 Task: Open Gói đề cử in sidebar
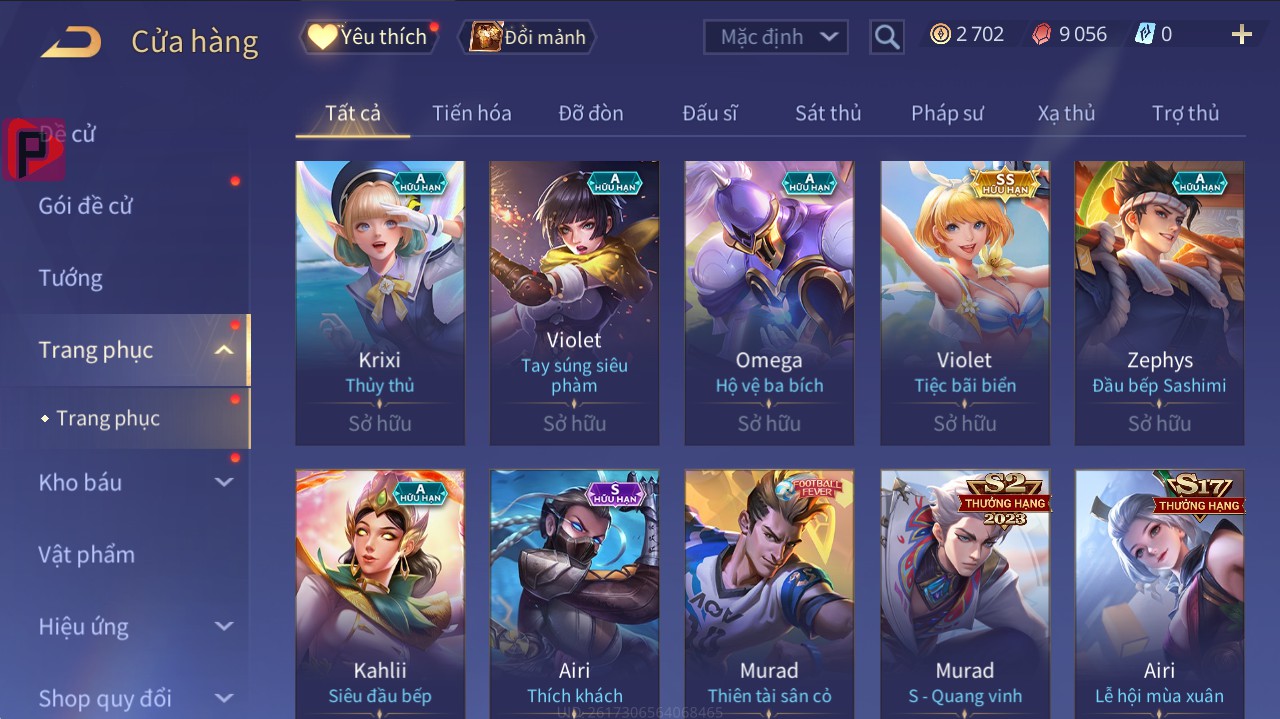[86, 206]
